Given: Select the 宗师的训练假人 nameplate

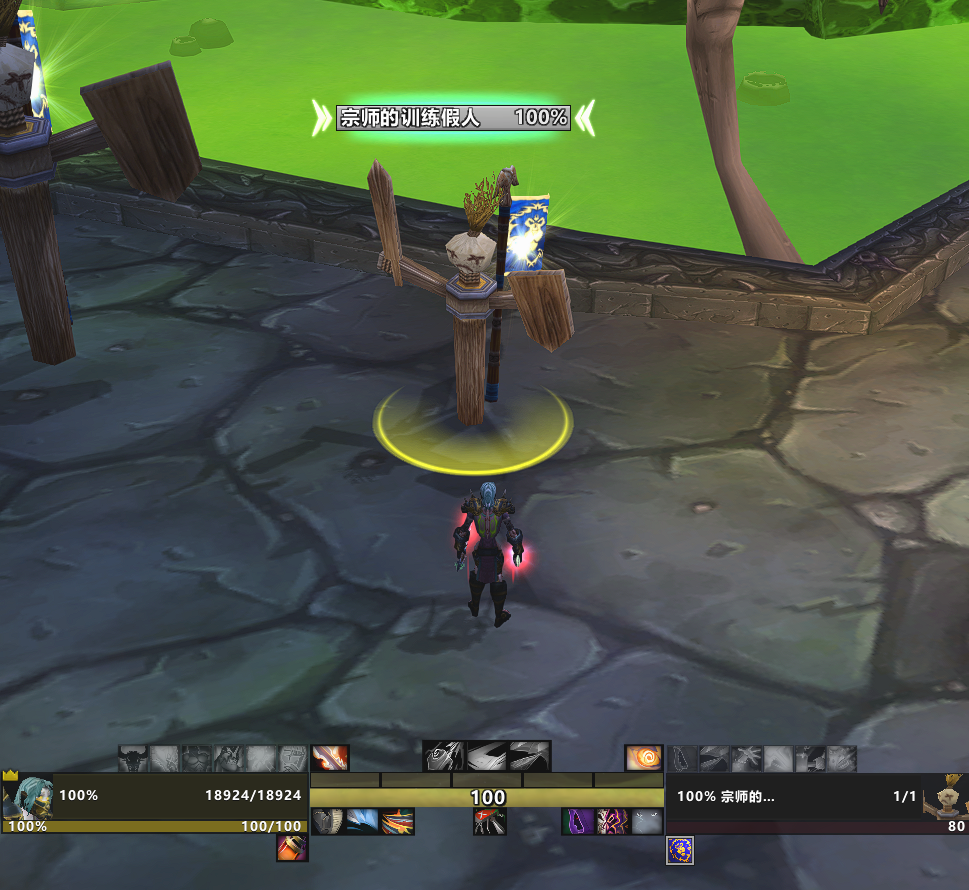Looking at the screenshot, I should [453, 117].
